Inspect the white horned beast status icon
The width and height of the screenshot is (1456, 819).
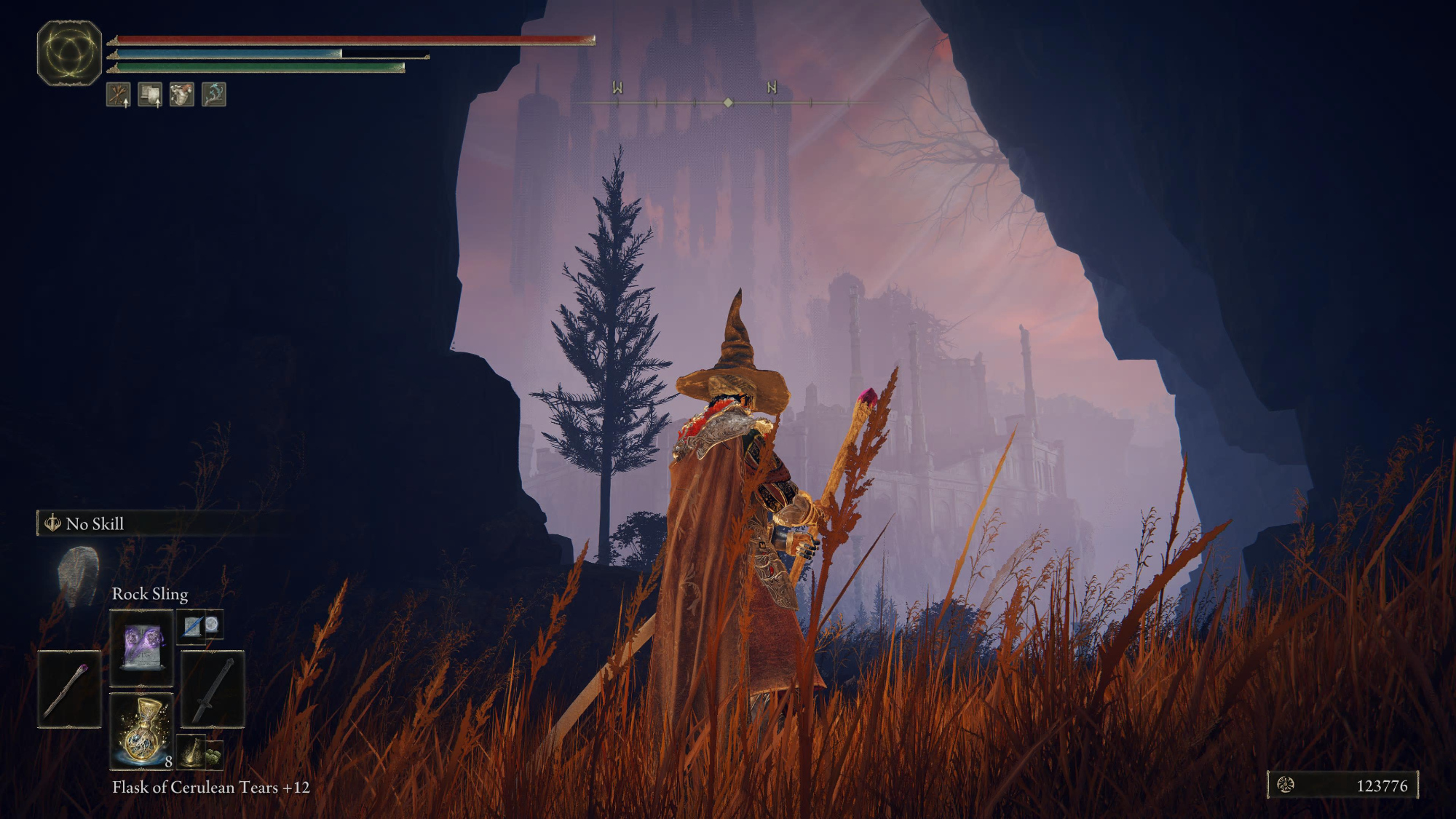(x=182, y=95)
